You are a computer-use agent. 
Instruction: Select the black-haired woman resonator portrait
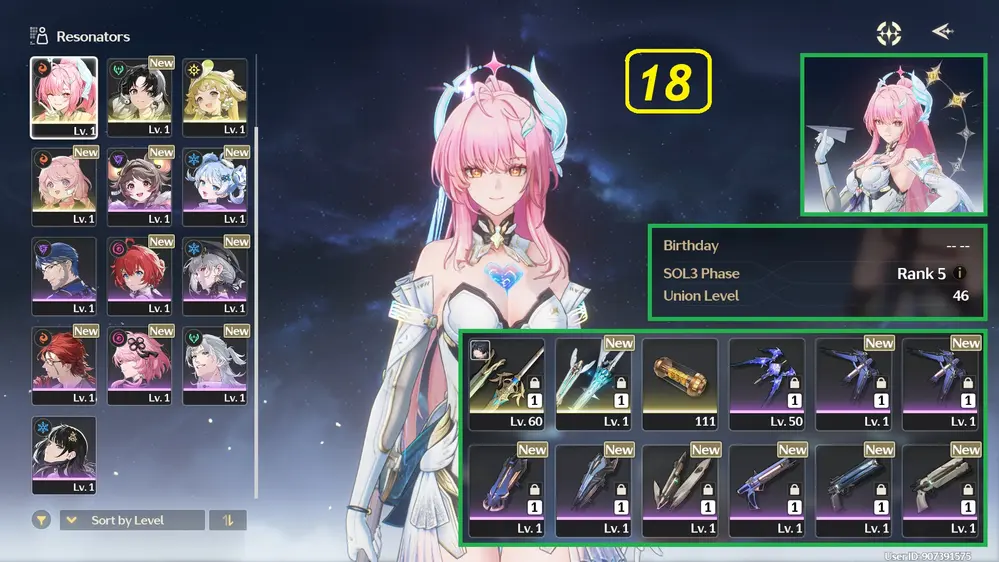(64, 455)
